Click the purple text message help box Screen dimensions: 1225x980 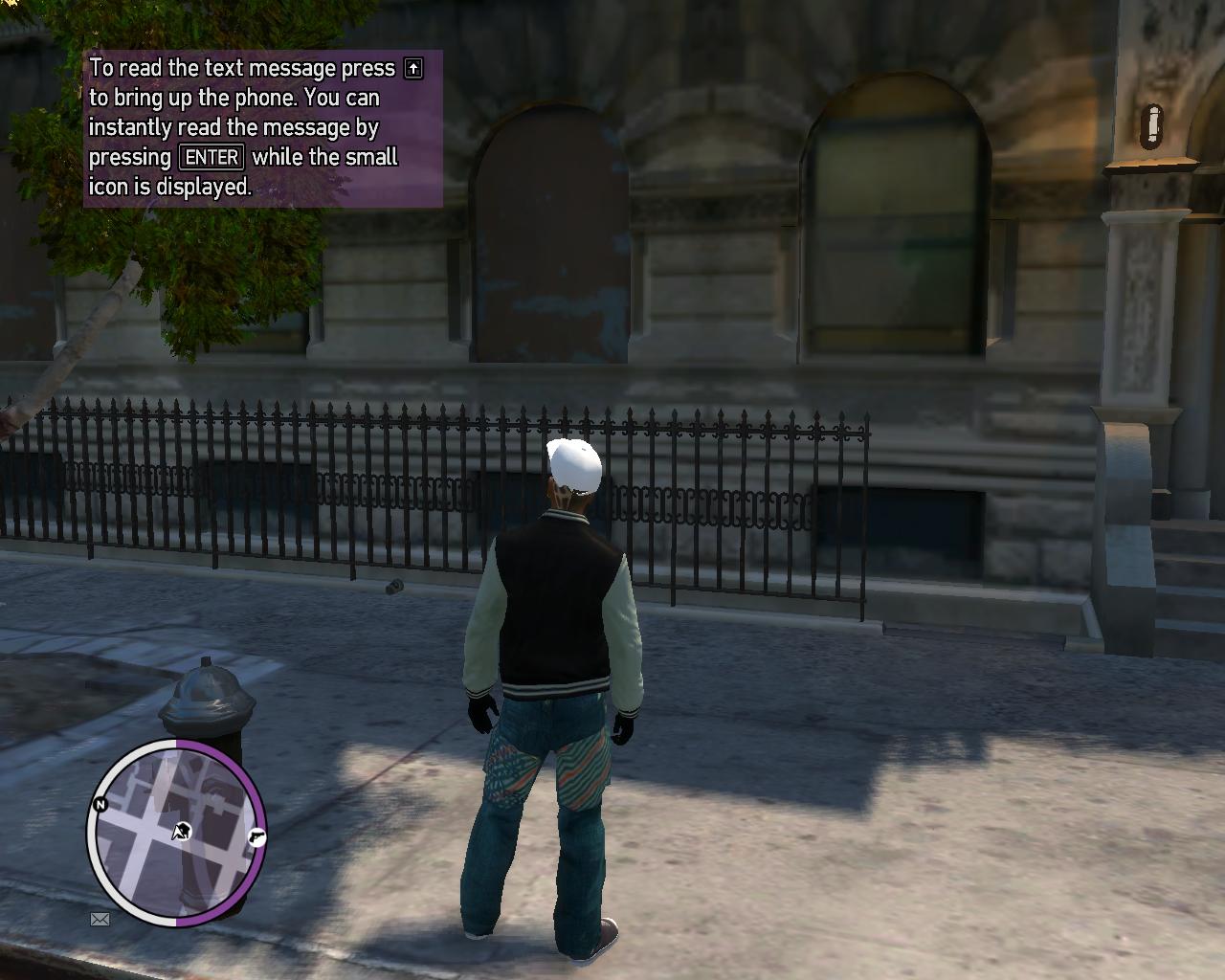[263, 128]
